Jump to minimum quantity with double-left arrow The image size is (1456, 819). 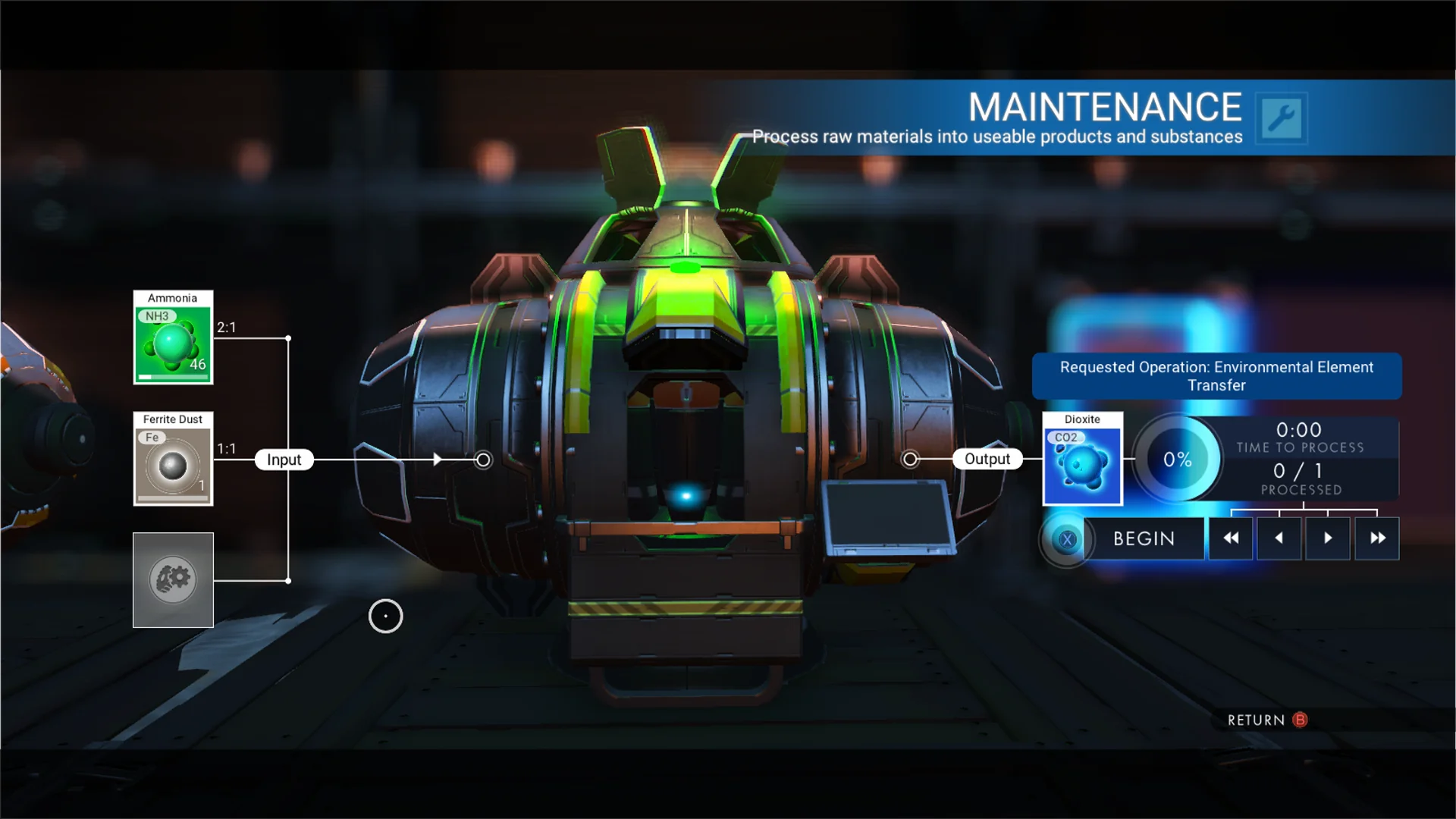1231,538
